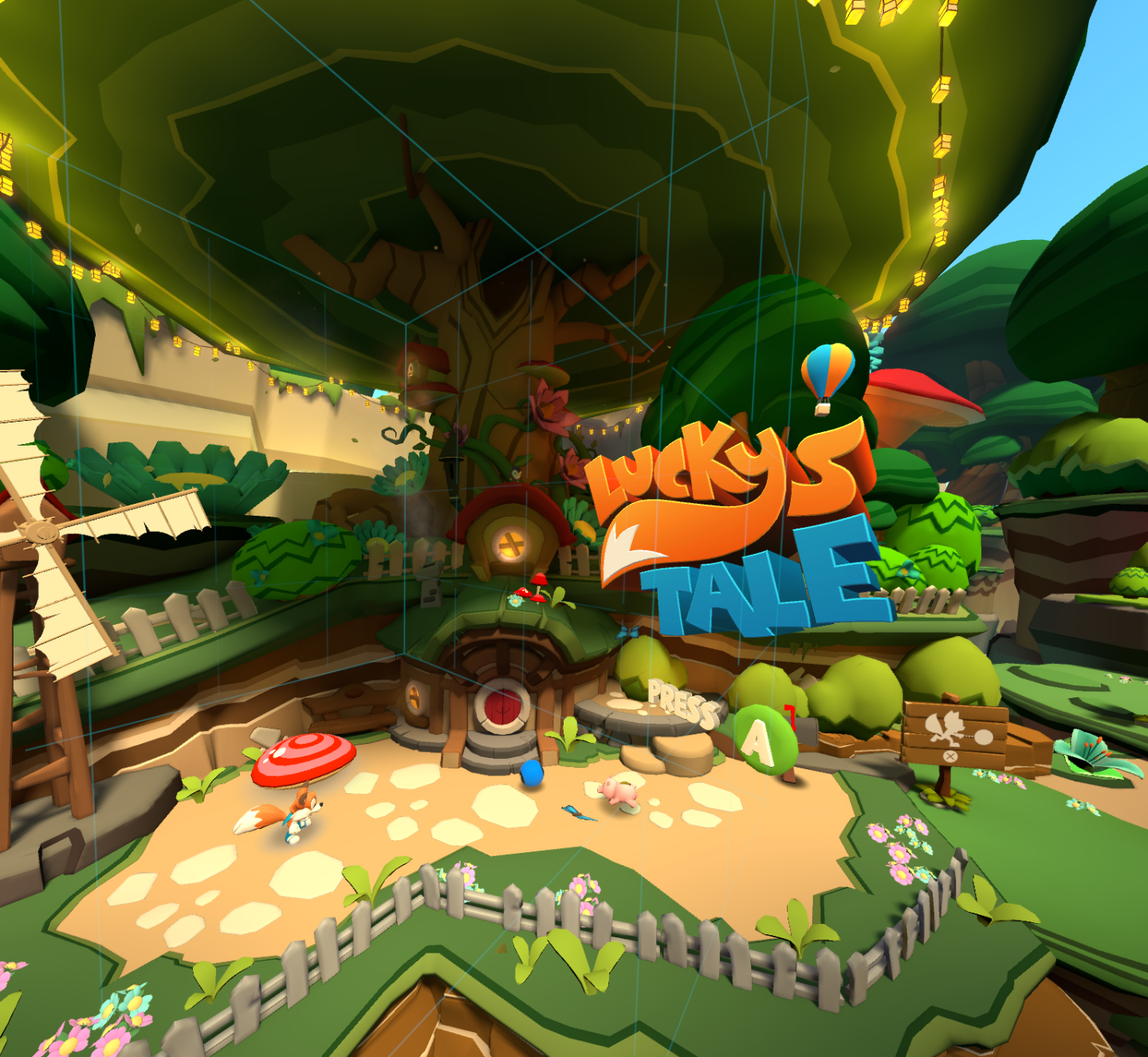Screen dimensions: 1148x1057
Task: Toggle the red flag near the A button
Action: [790, 717]
